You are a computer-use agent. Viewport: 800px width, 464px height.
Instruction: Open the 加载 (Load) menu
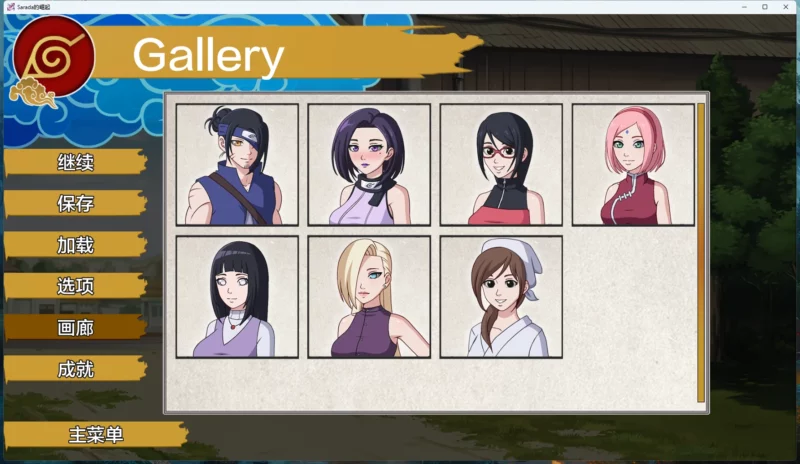point(76,245)
